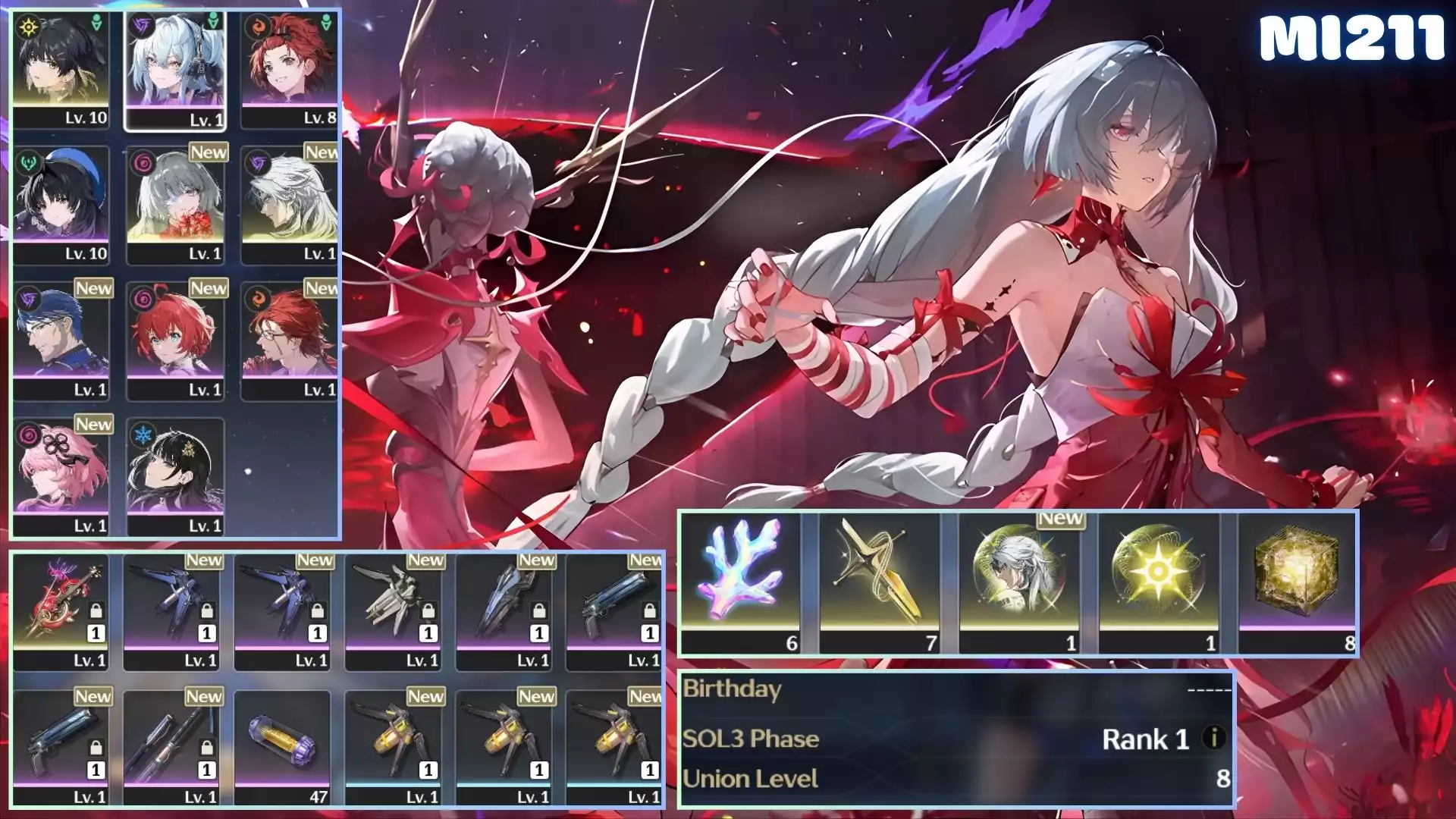Select the black-haired Spectro character portrait
The image size is (1456, 819).
click(61, 68)
